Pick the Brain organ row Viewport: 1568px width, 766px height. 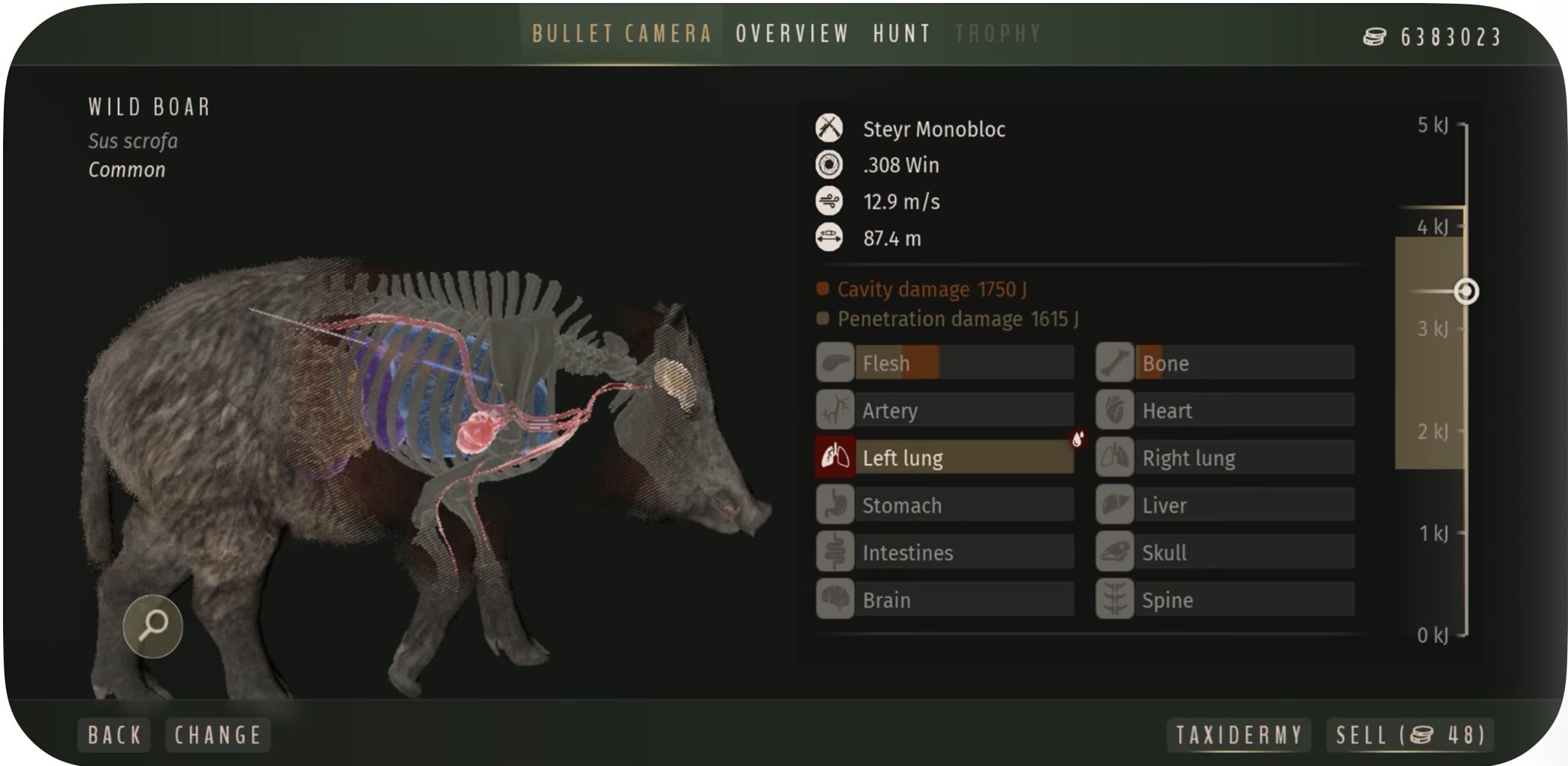(945, 599)
